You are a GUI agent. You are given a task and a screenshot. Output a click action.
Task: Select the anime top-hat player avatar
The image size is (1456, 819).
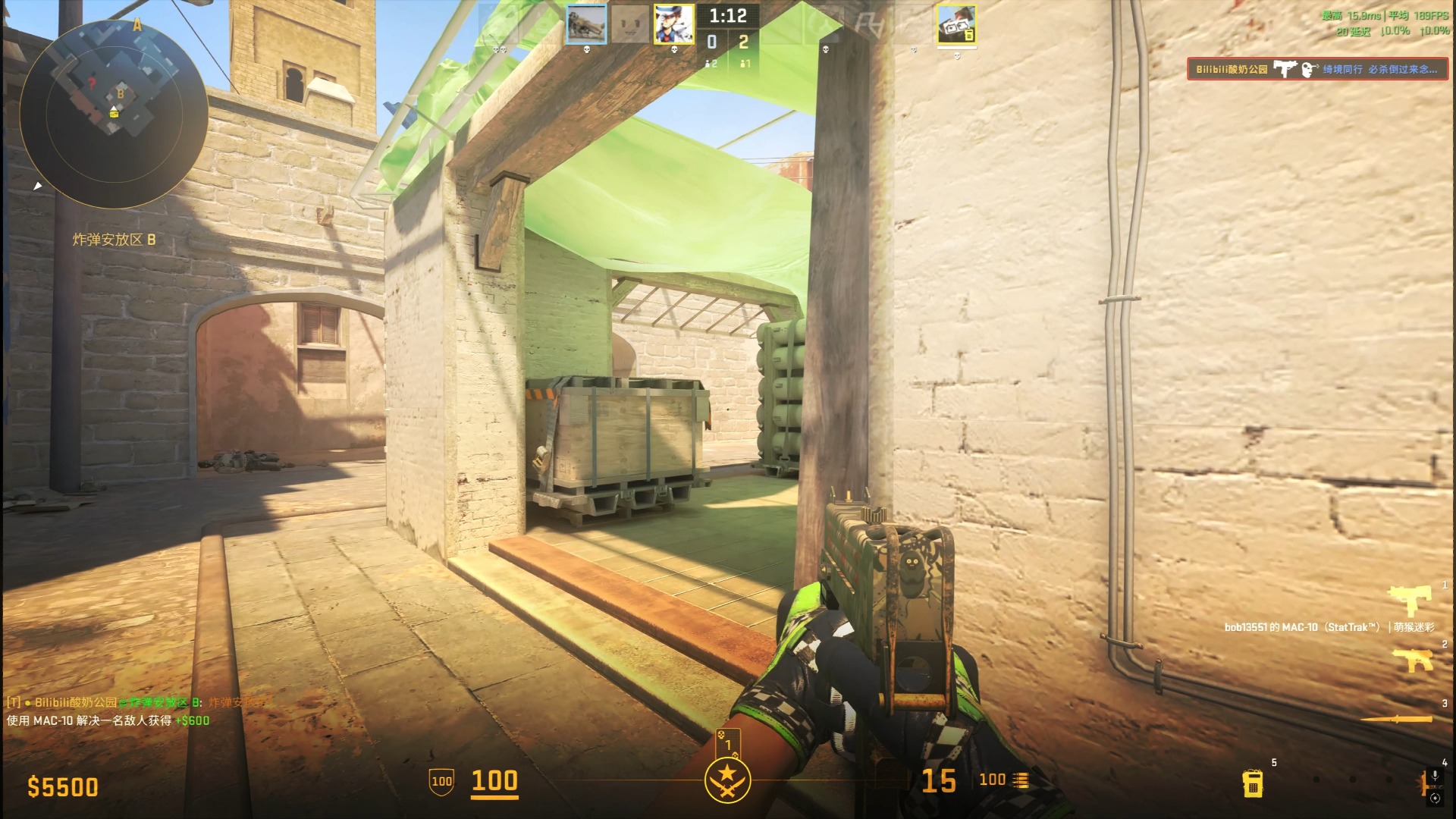(673, 24)
